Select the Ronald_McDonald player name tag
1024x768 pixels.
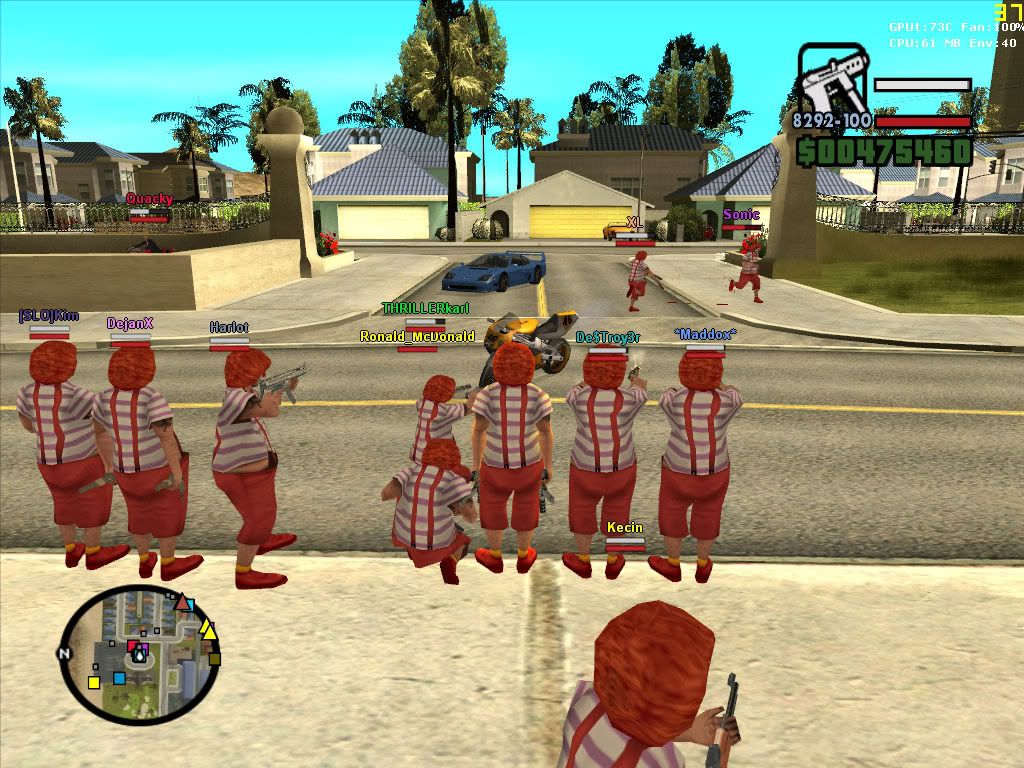417,337
